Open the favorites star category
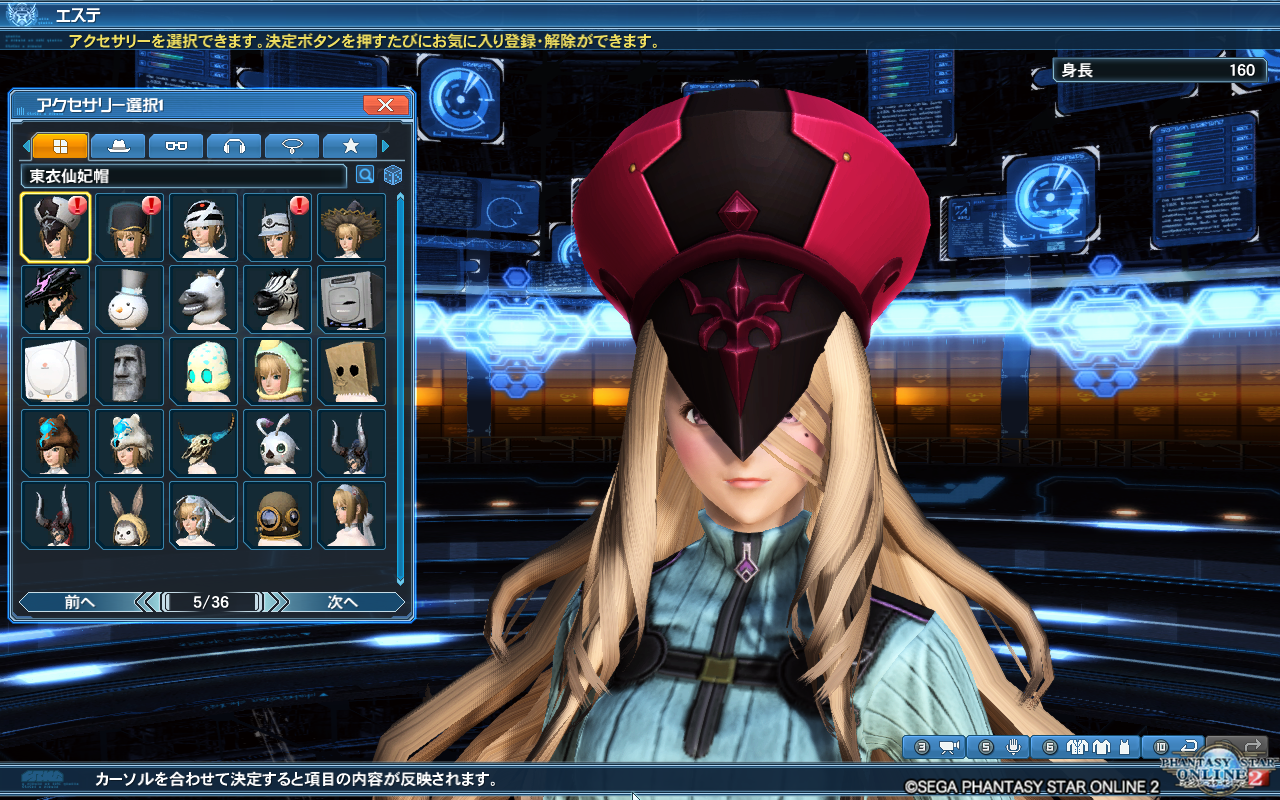The image size is (1280, 800). [x=351, y=146]
